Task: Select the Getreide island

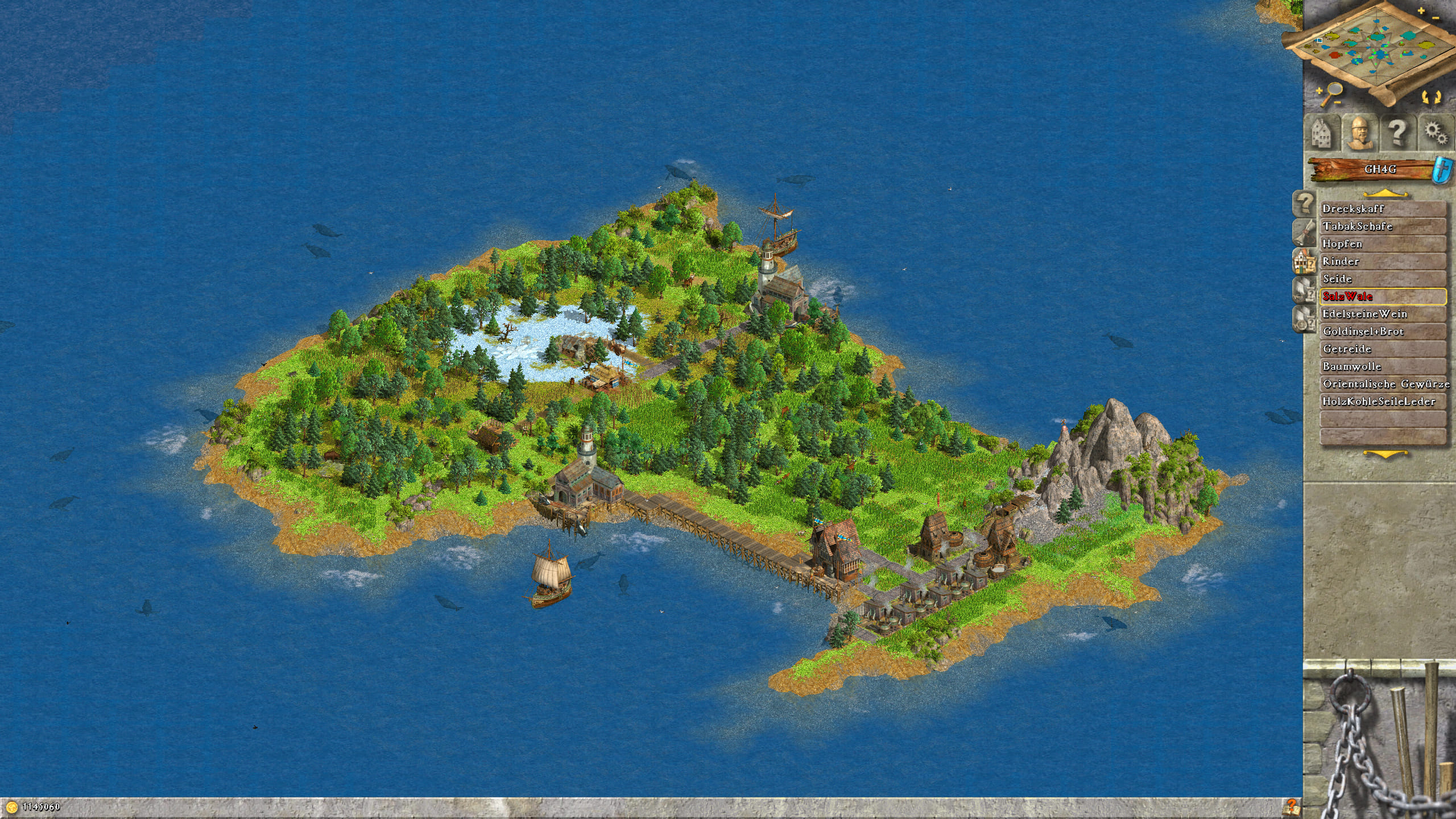Action: pyautogui.click(x=1382, y=349)
